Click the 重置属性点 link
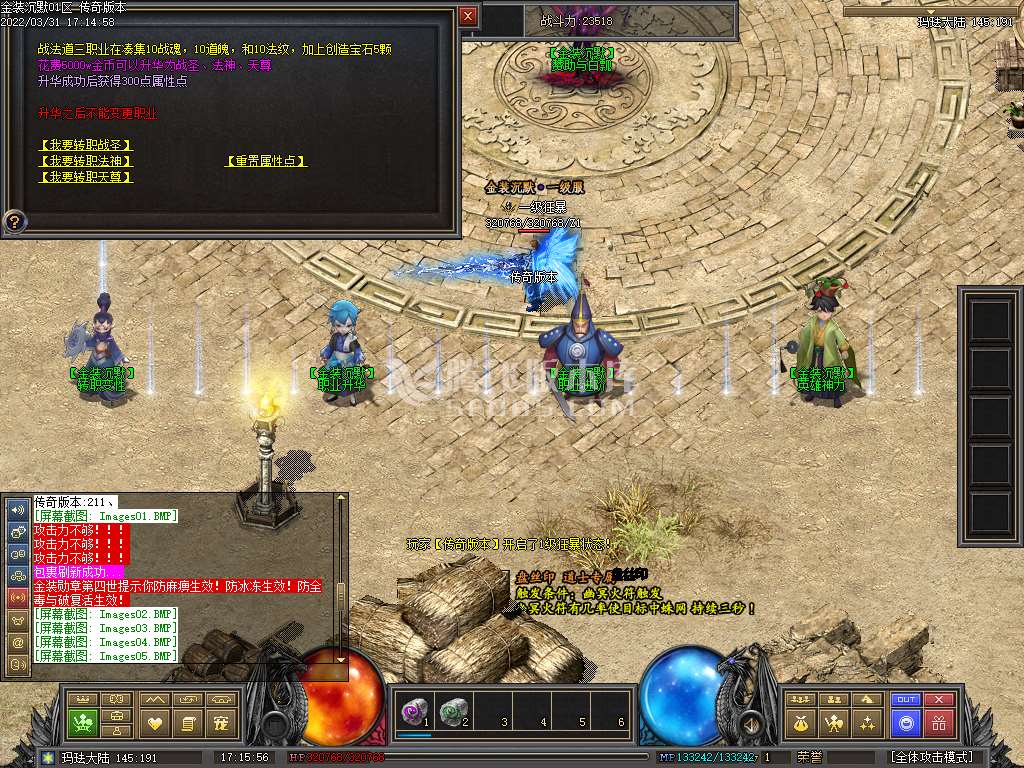This screenshot has width=1024, height=768. 265,161
